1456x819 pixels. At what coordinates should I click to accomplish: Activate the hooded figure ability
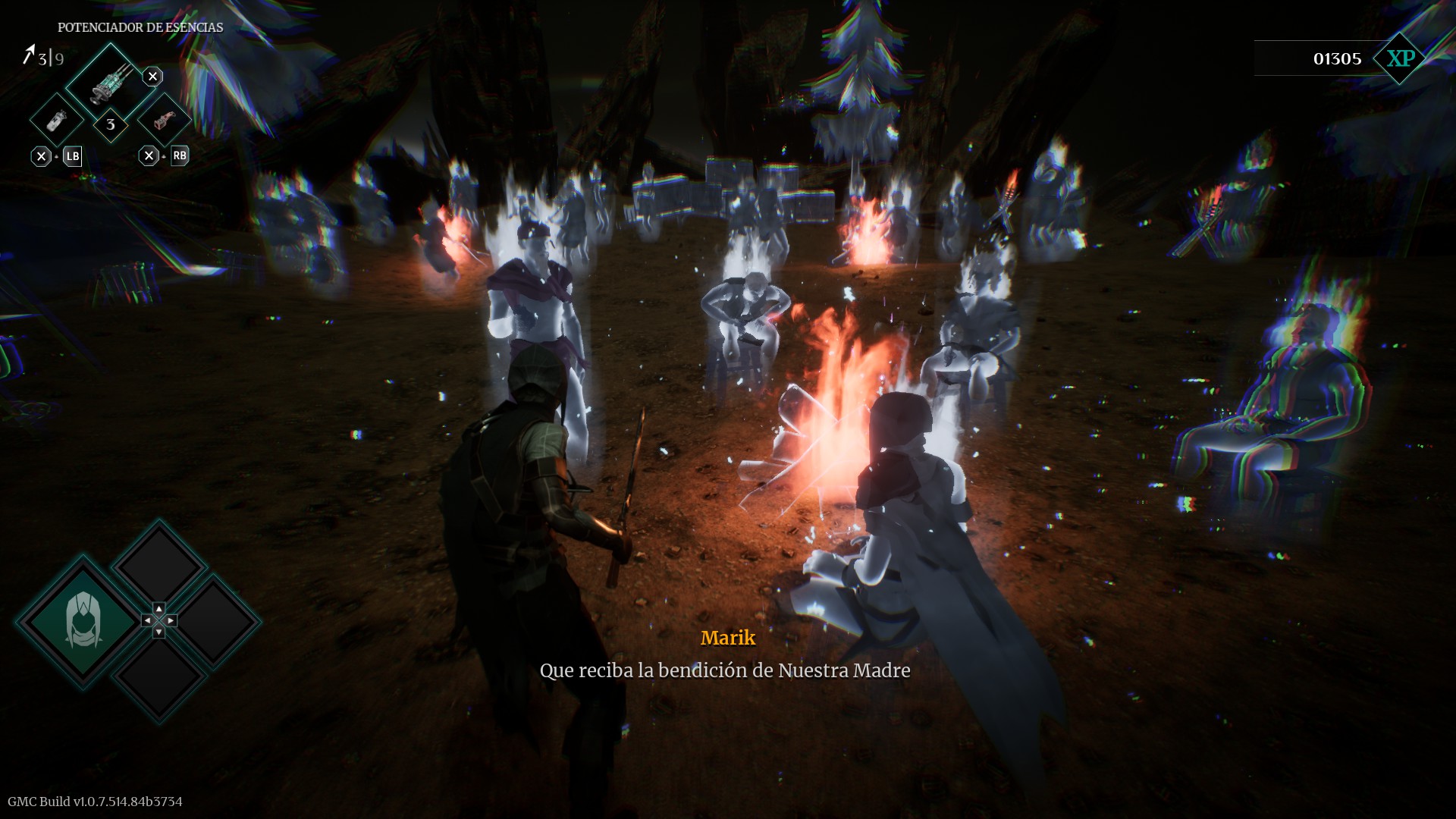coord(83,621)
